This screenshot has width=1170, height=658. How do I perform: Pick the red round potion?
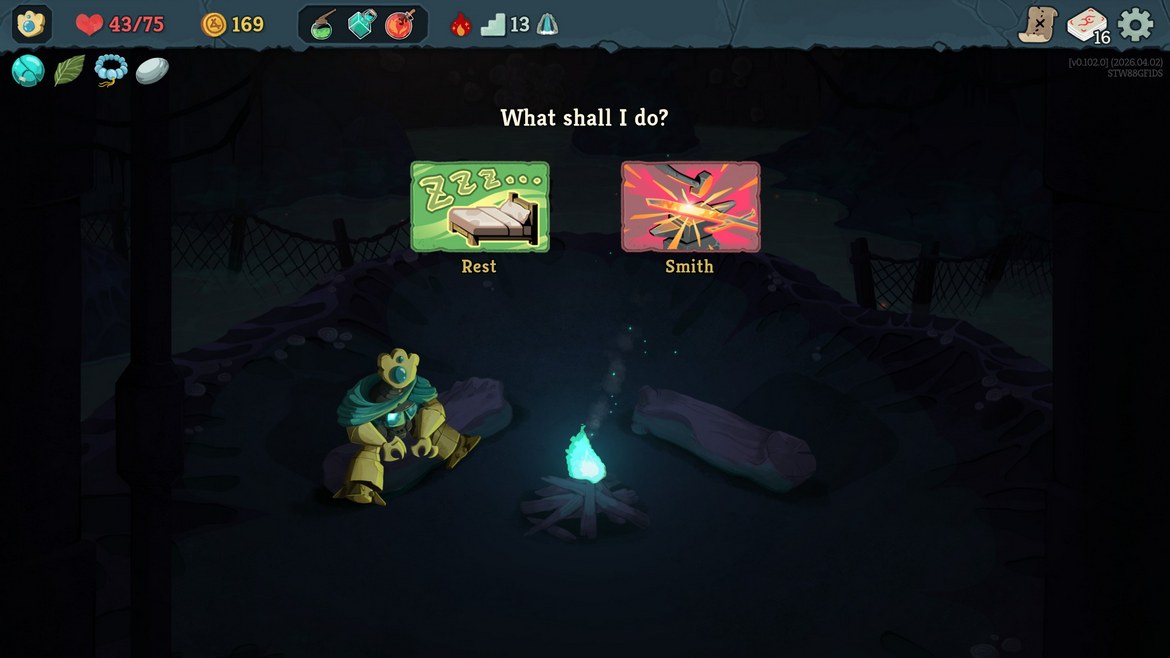click(x=400, y=25)
